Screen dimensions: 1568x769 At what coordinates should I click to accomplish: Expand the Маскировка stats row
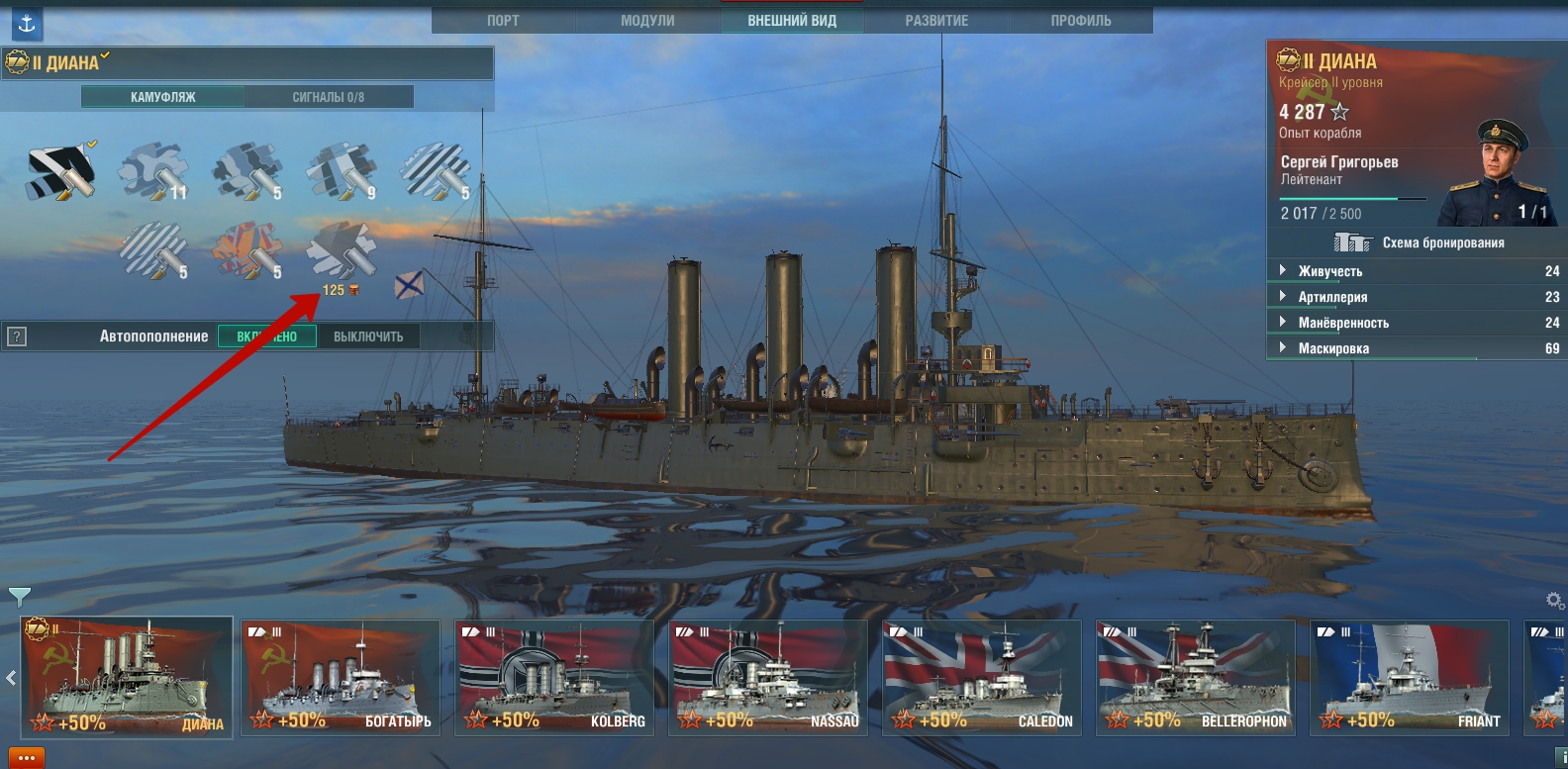click(x=1333, y=348)
